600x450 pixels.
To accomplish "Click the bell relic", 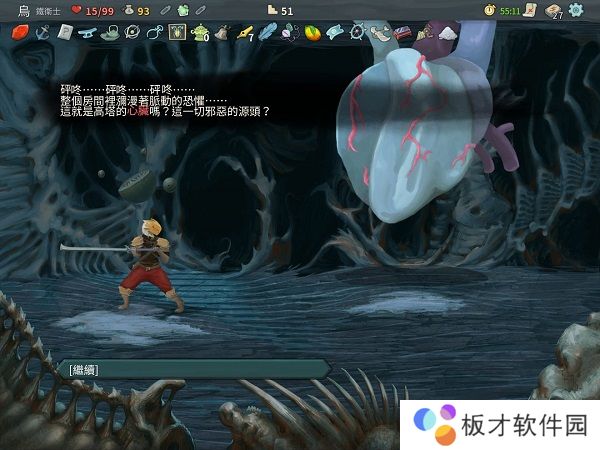I will coord(221,32).
